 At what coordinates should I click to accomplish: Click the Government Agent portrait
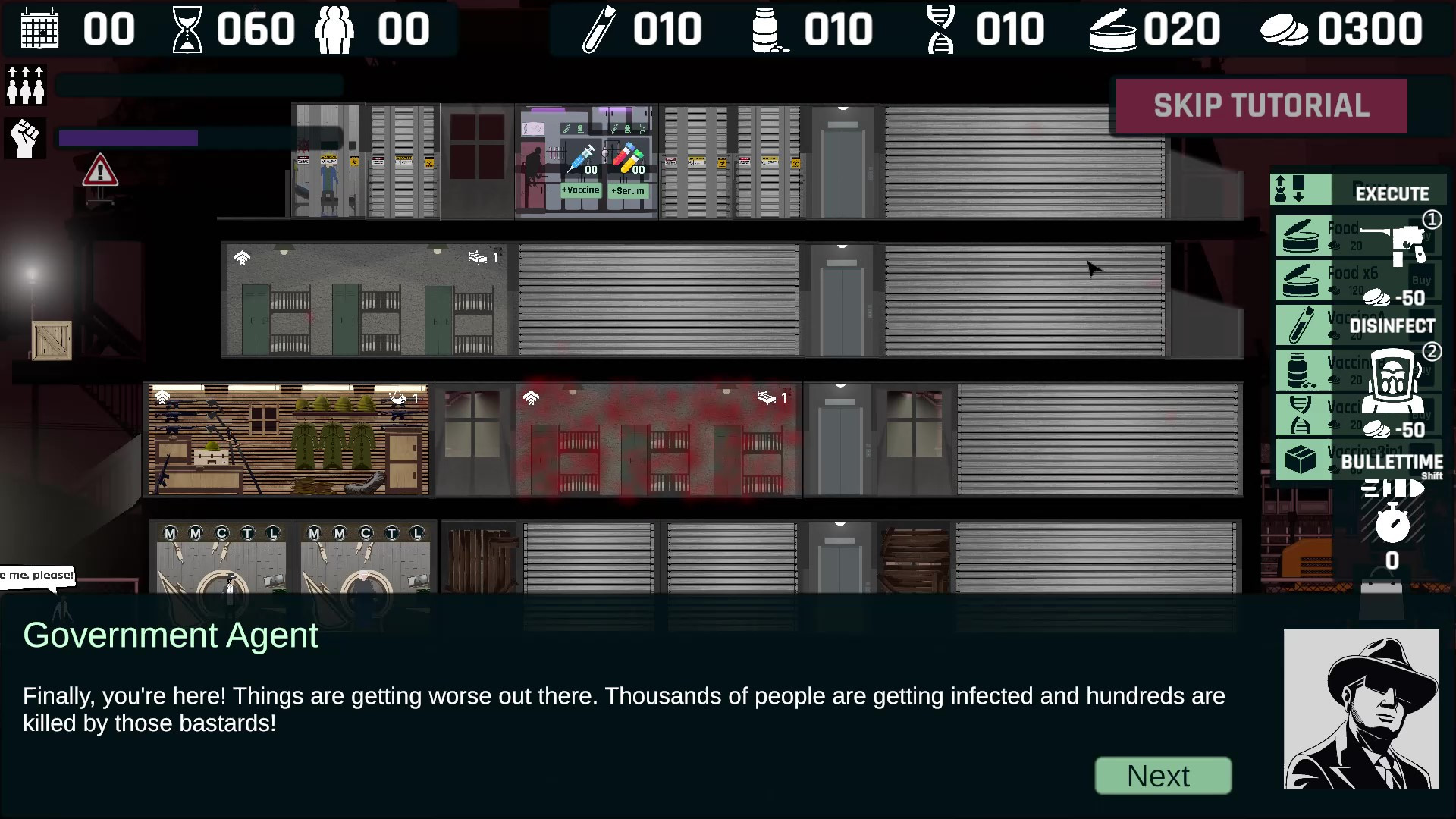[1360, 709]
